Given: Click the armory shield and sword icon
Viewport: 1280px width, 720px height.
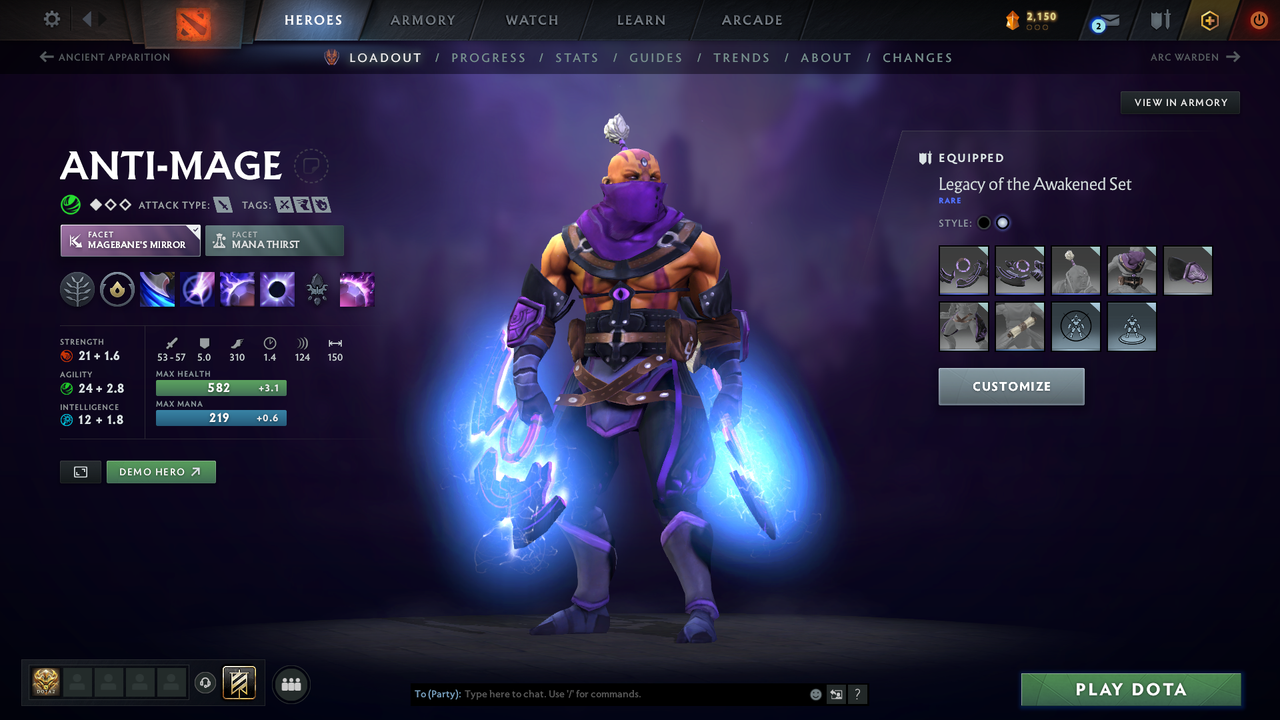Looking at the screenshot, I should 1158,19.
